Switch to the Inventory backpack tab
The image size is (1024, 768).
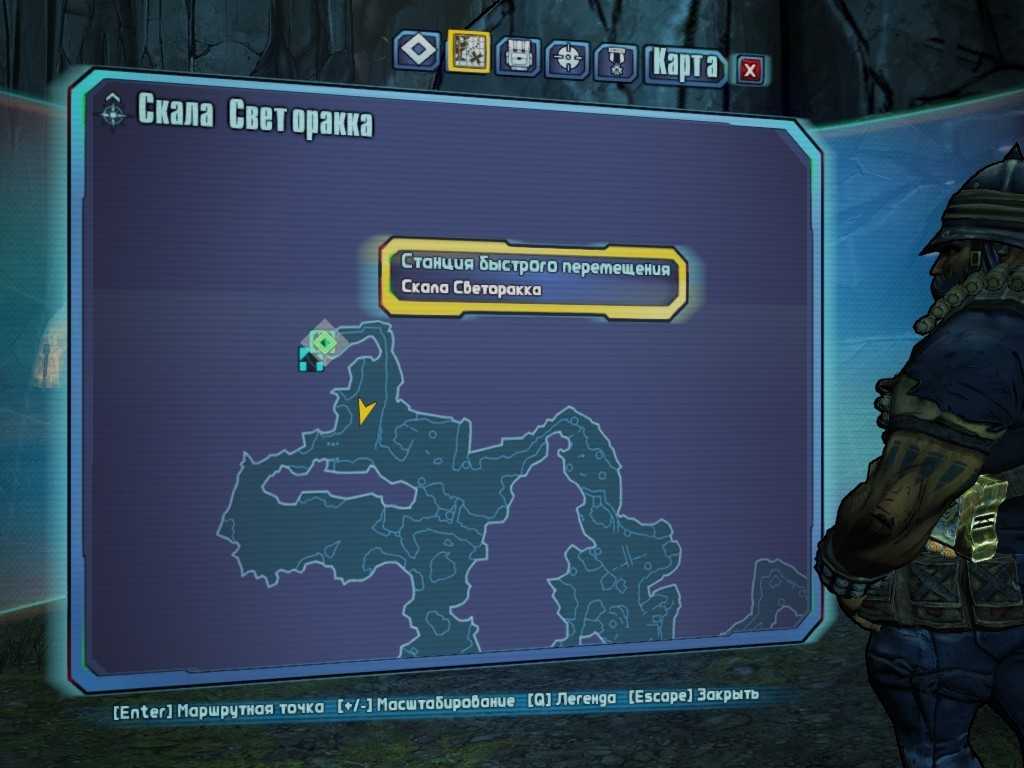pyautogui.click(x=517, y=56)
